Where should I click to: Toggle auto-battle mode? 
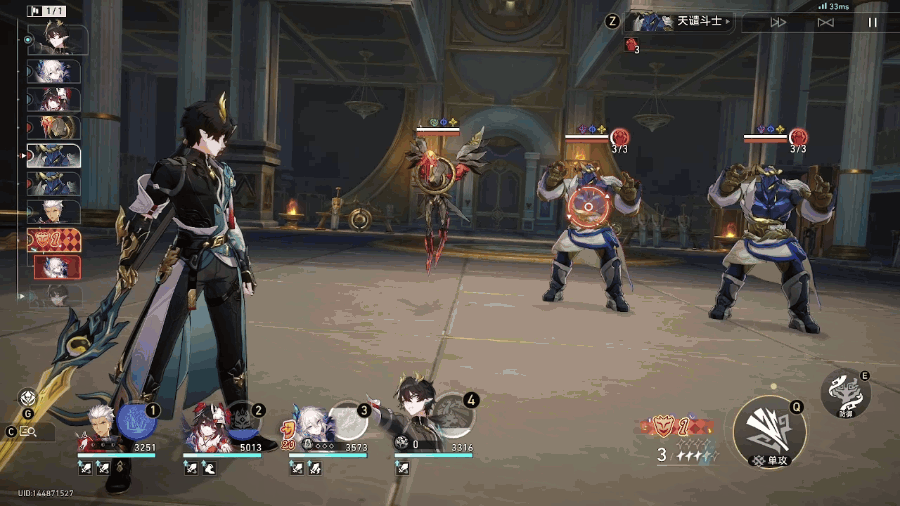point(825,22)
